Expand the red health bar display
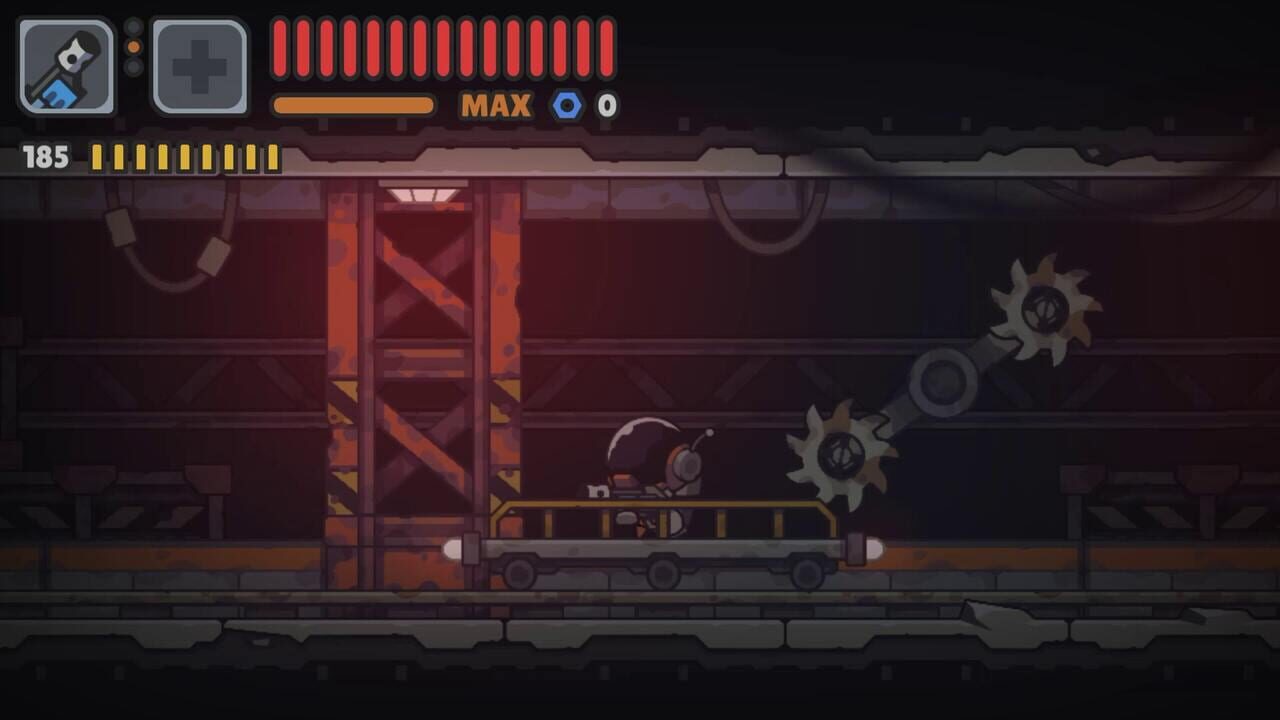Image resolution: width=1280 pixels, height=720 pixels. [440, 45]
